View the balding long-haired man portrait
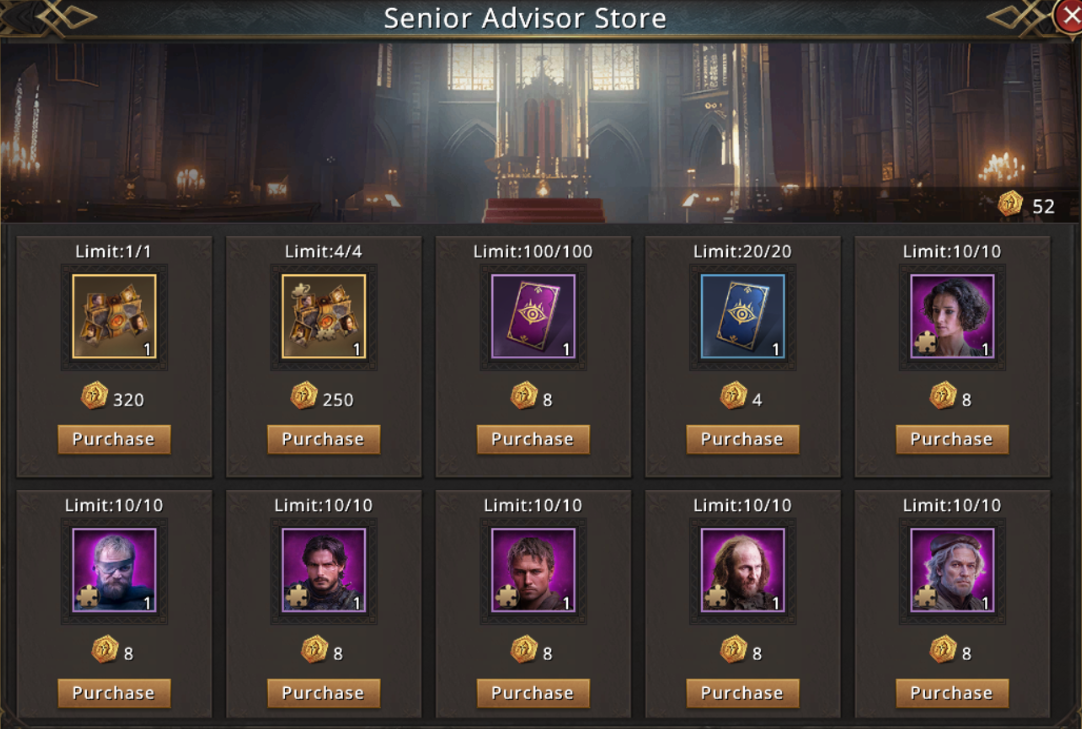 742,570
